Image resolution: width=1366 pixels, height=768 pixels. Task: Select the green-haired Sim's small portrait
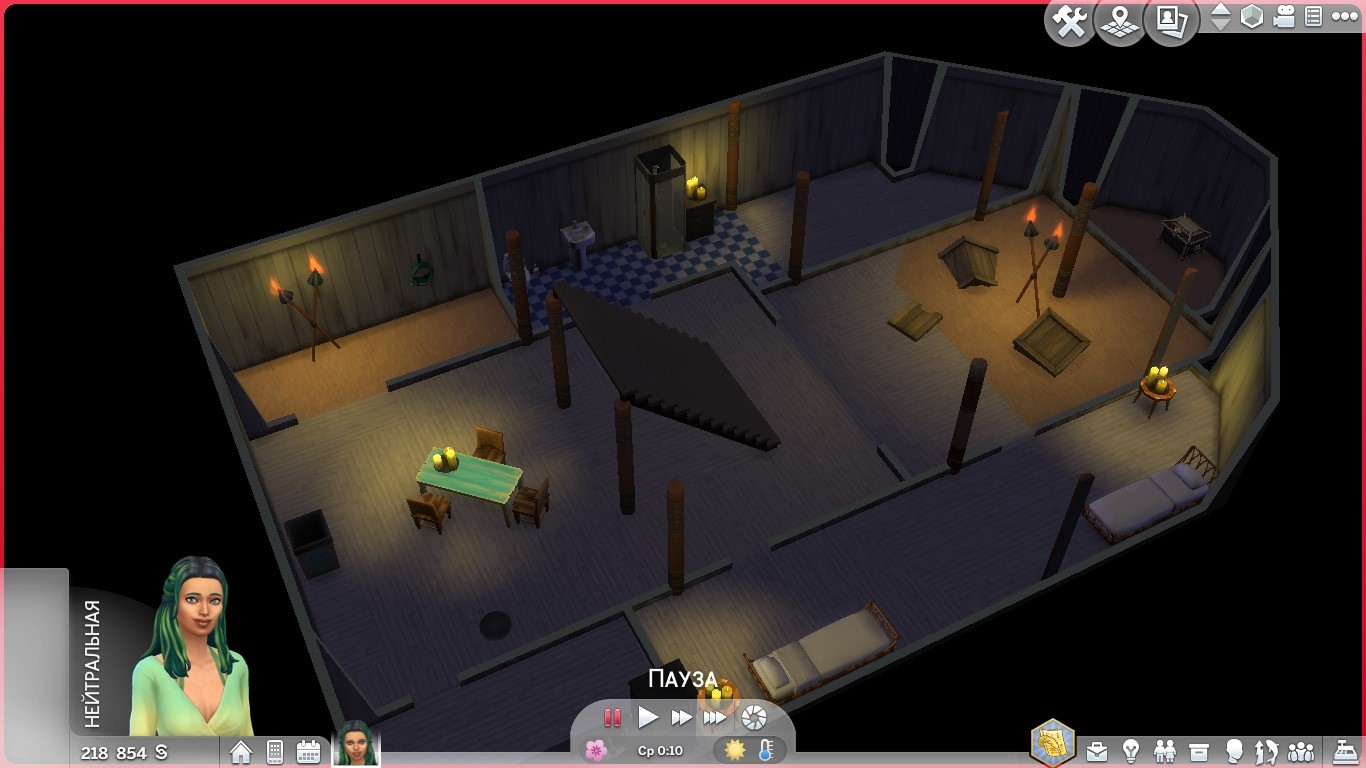[356, 744]
